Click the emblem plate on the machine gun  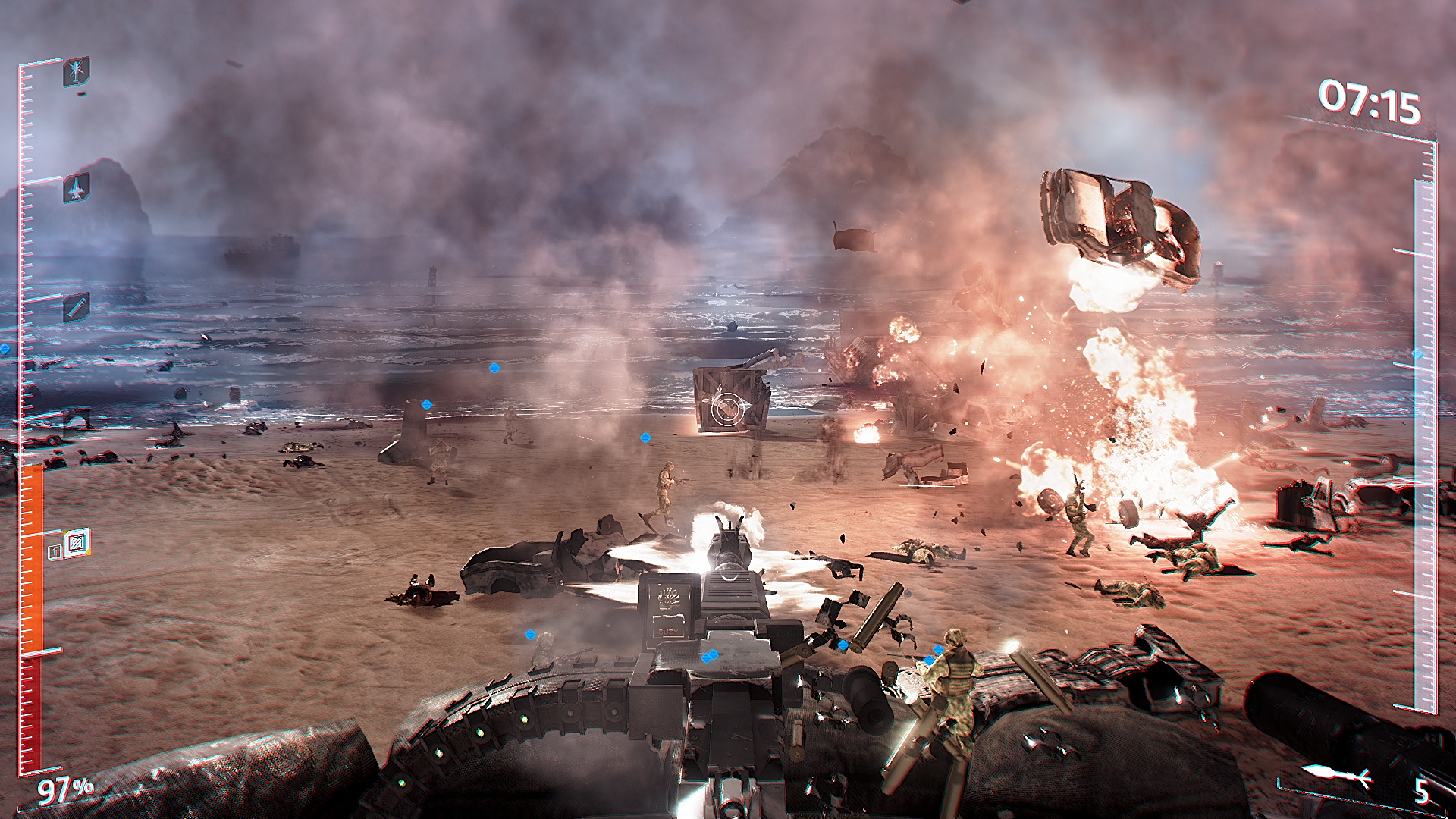(668, 599)
